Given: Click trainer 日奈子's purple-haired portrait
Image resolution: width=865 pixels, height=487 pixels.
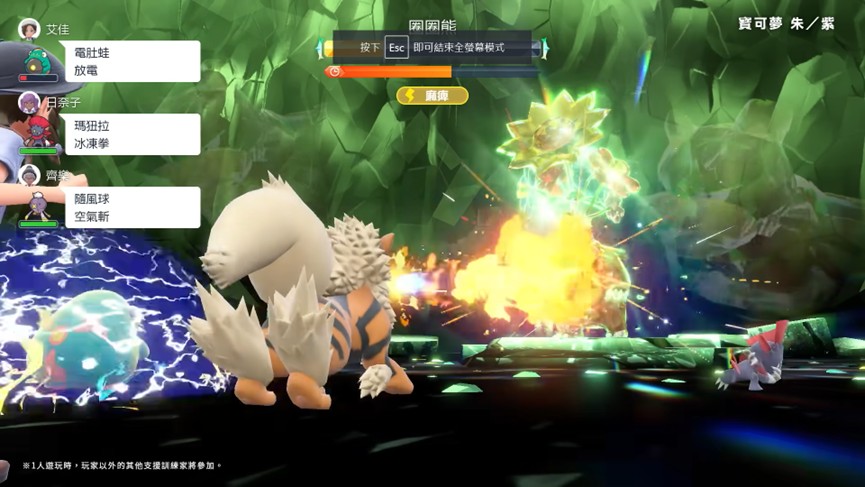Looking at the screenshot, I should point(29,102).
